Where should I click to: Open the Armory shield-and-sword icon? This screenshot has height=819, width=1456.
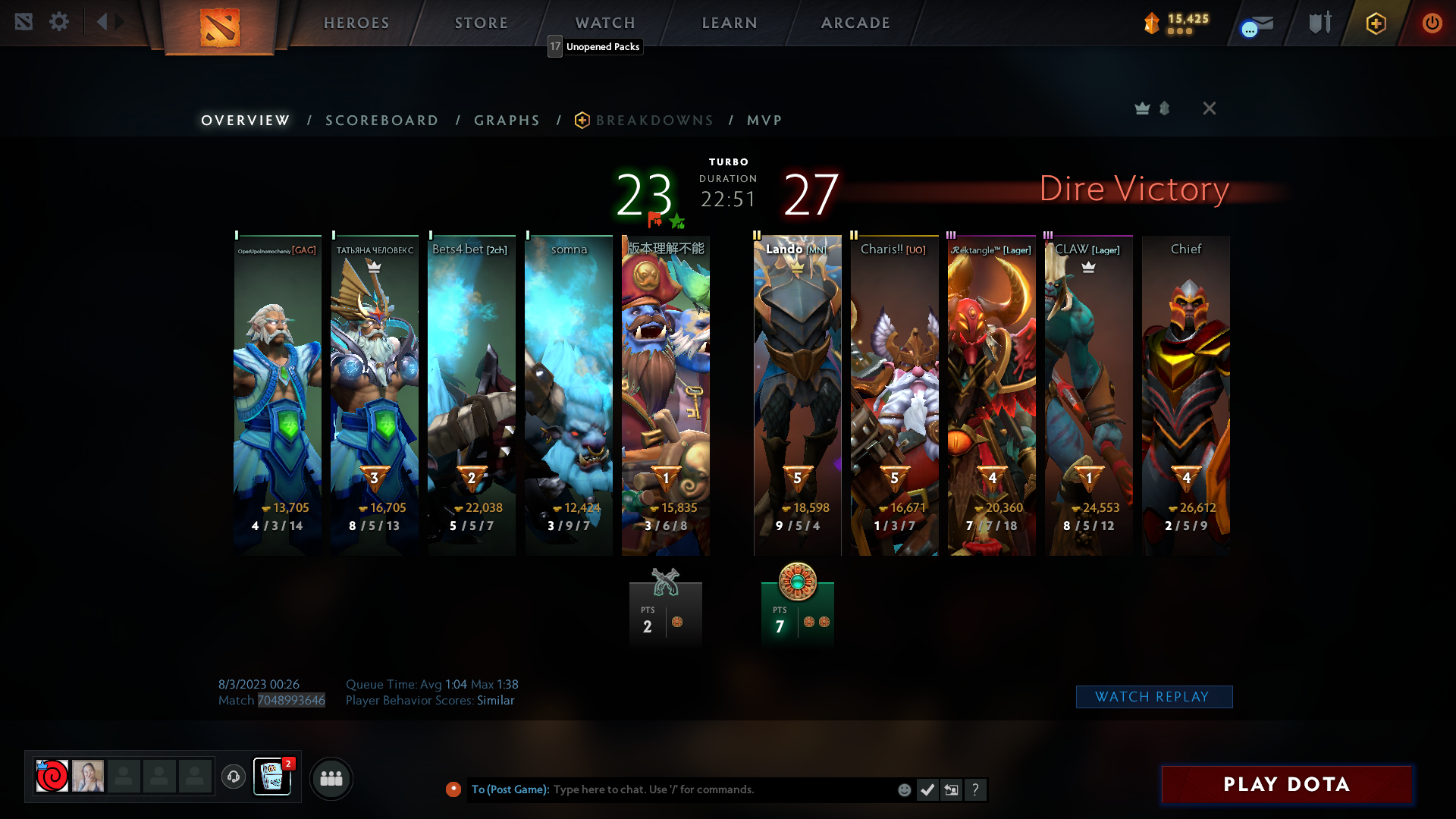pos(1318,23)
